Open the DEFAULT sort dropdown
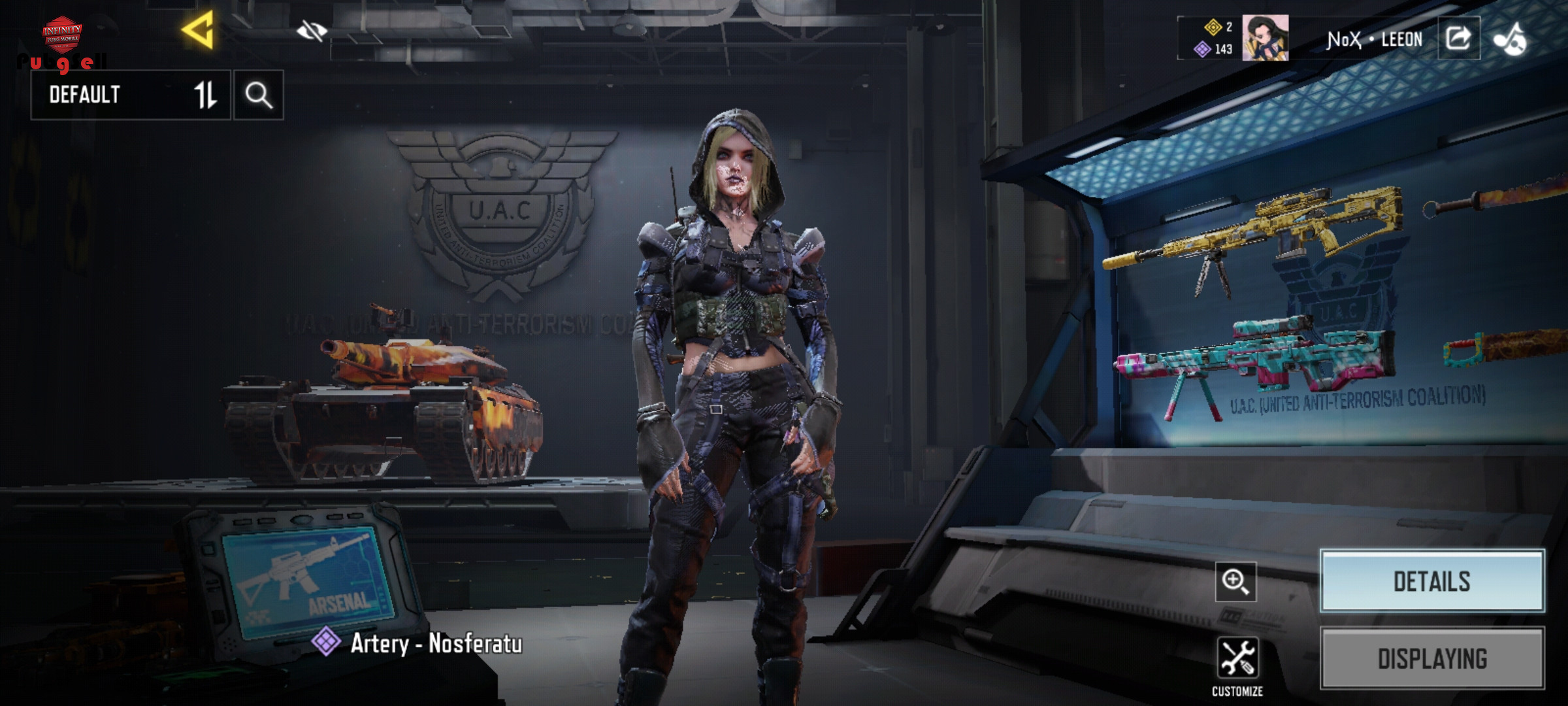The height and width of the screenshot is (706, 1568). 131,95
